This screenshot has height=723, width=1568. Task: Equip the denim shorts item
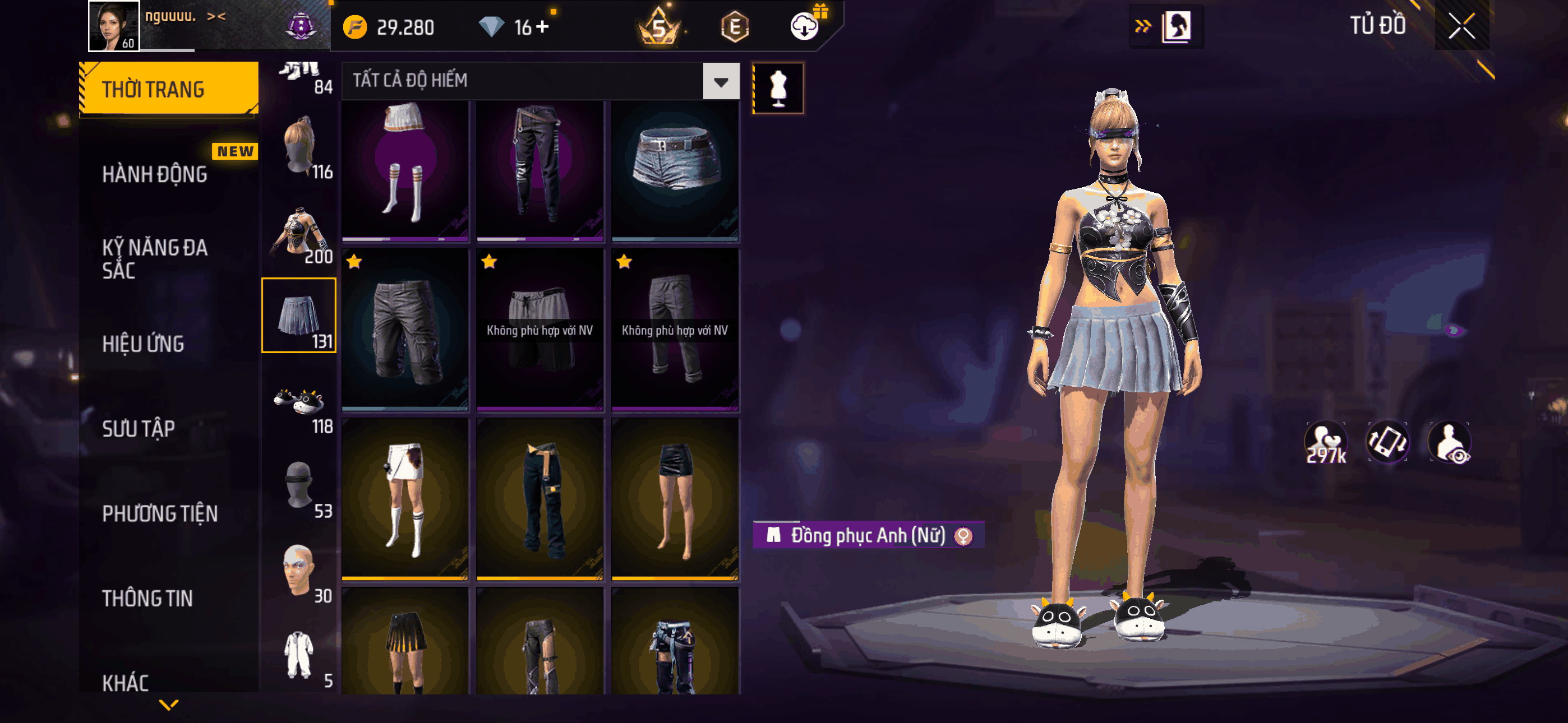pos(675,169)
